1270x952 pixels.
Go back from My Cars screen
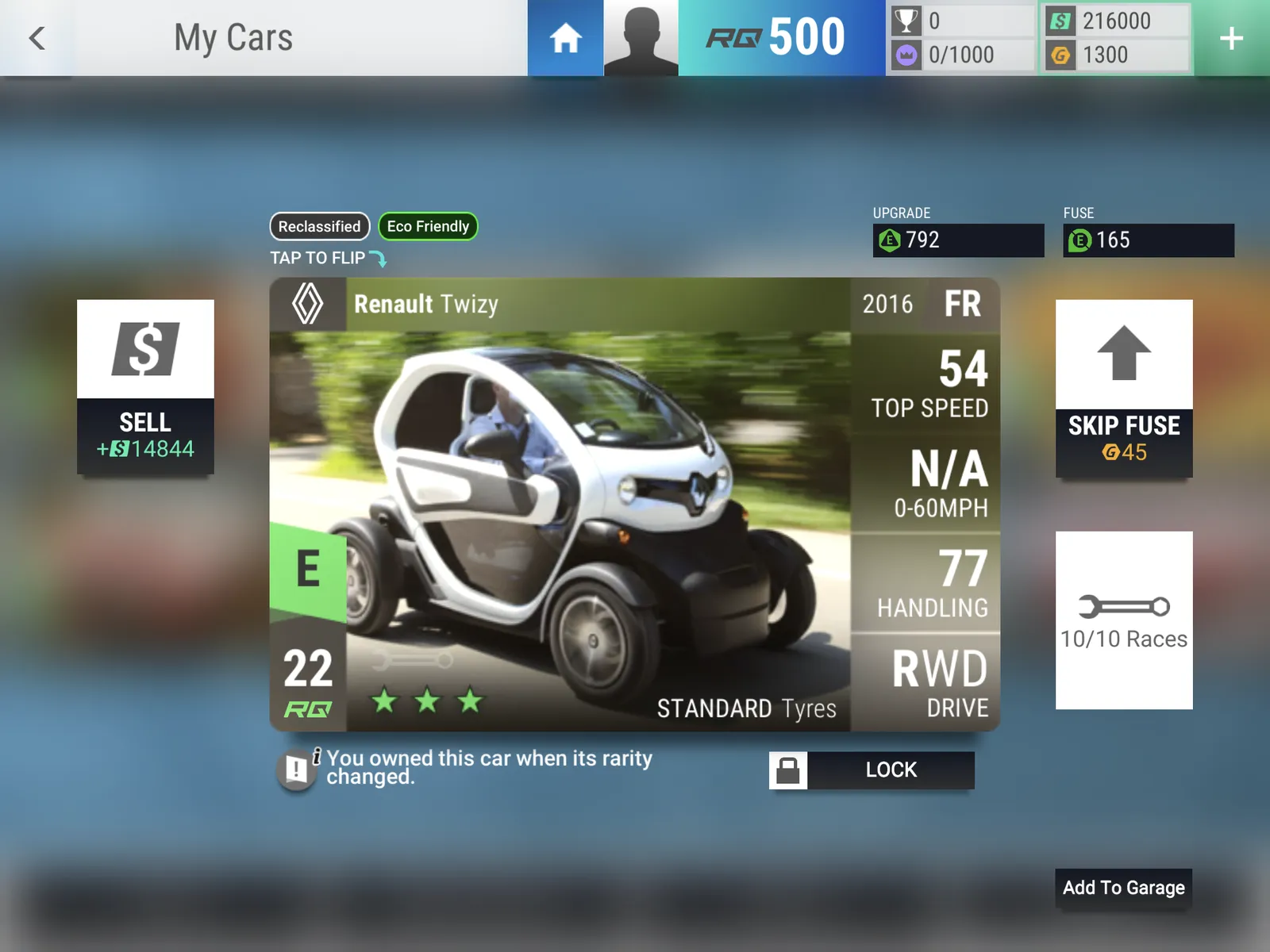[37, 38]
